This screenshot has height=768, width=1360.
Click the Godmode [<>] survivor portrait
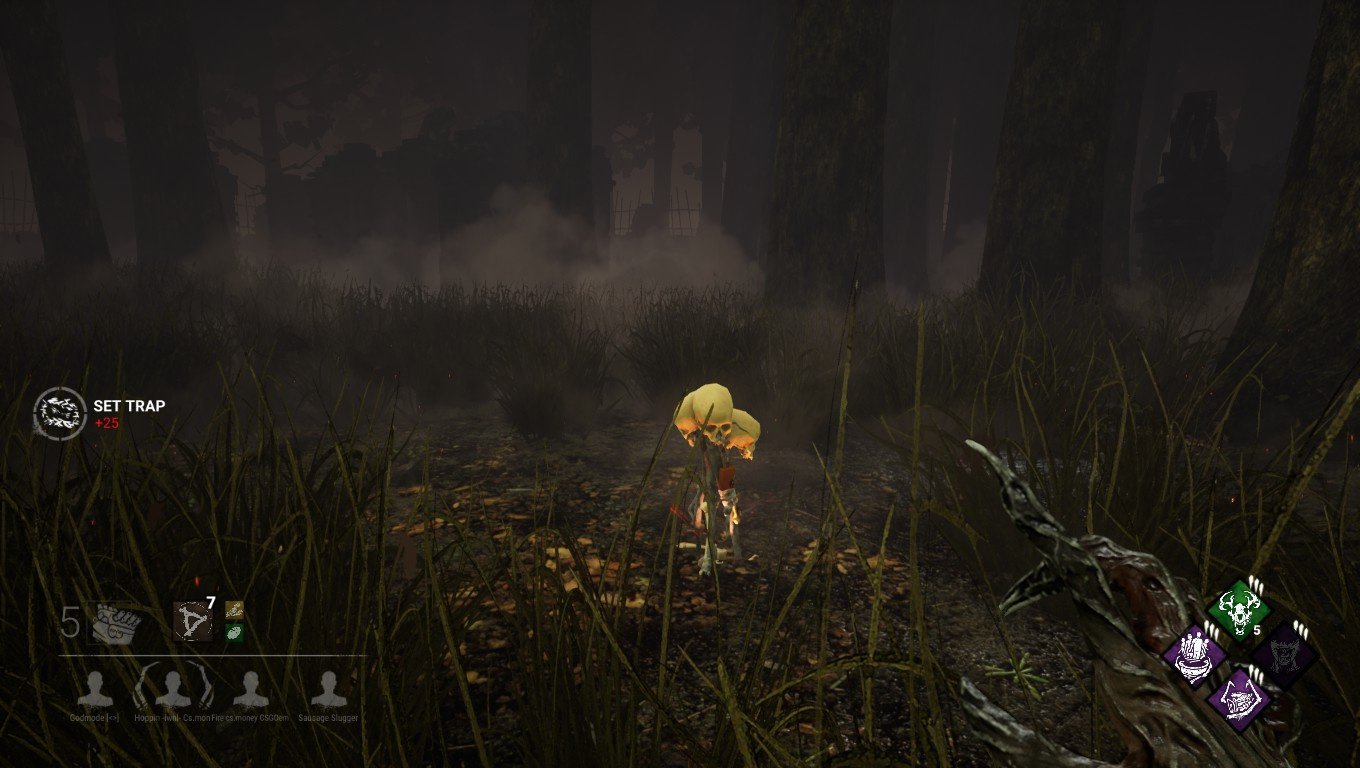point(97,688)
